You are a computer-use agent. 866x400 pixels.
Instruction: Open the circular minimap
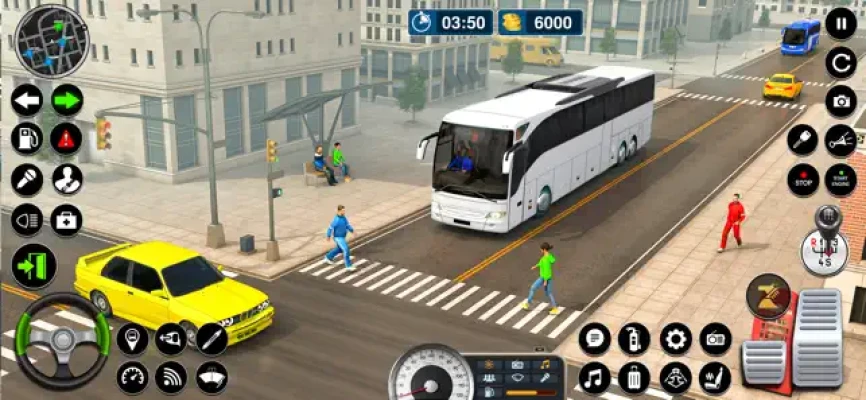click(52, 41)
